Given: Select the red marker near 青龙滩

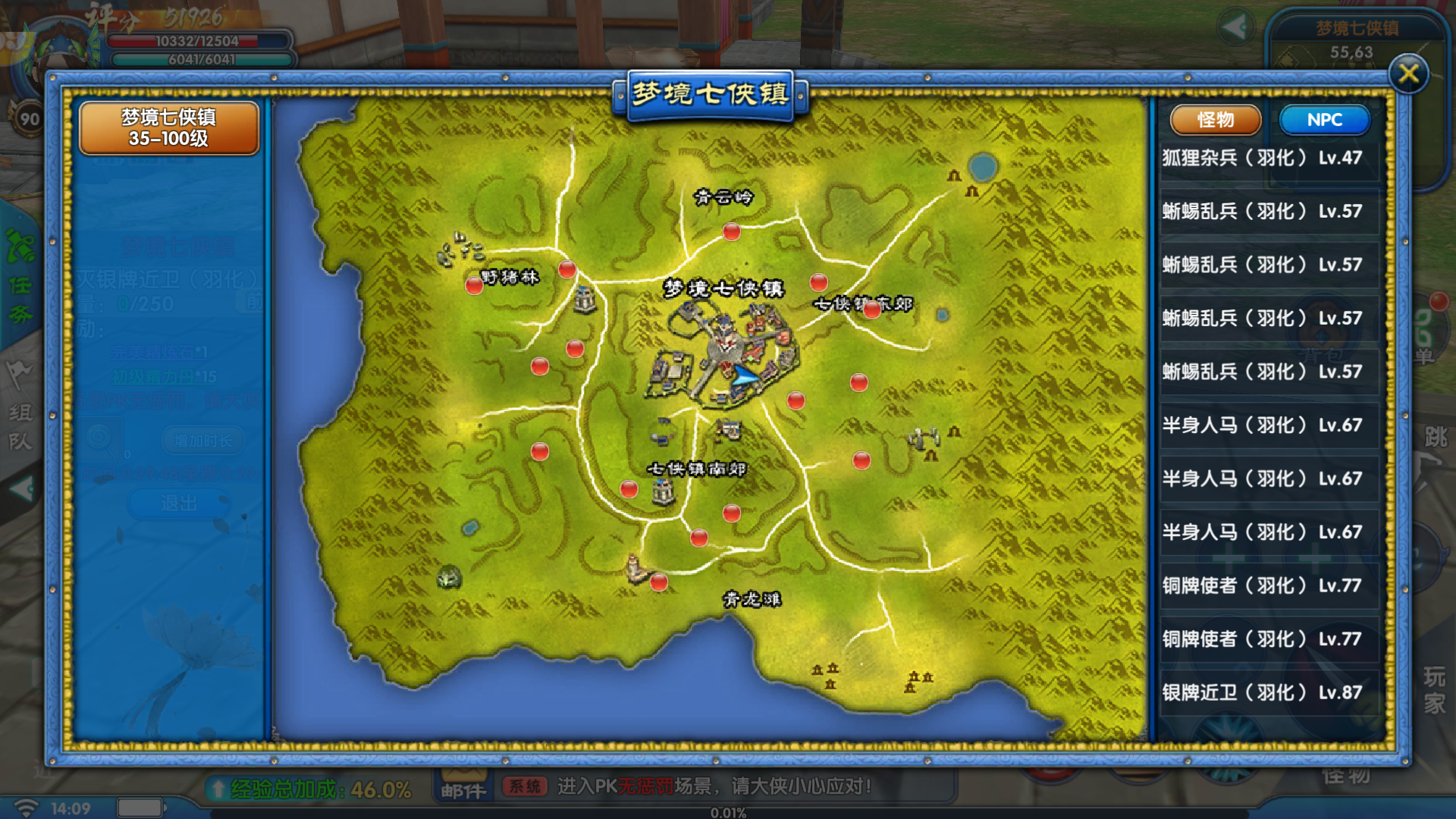Looking at the screenshot, I should [x=659, y=582].
